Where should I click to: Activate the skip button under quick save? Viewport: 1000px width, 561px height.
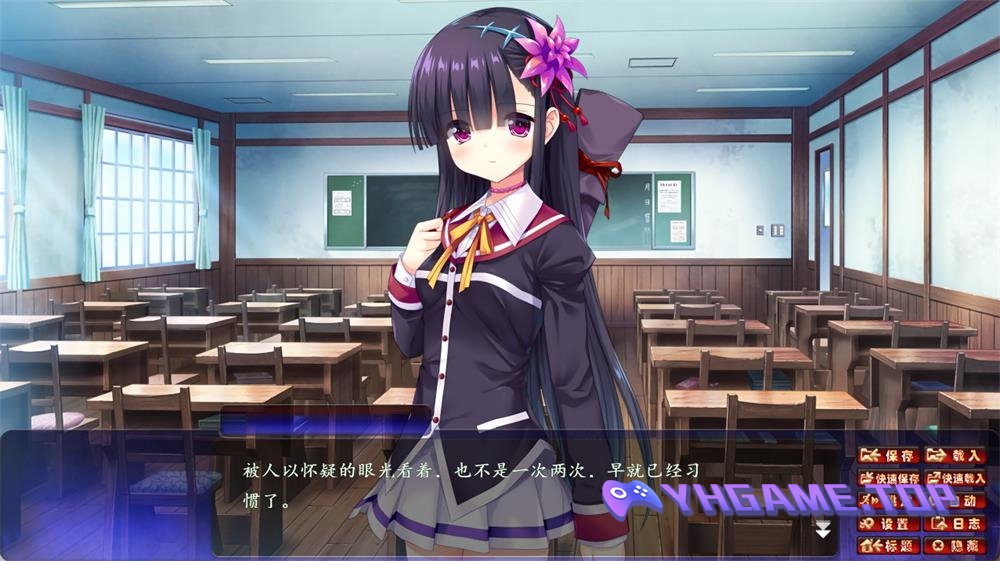pos(889,501)
